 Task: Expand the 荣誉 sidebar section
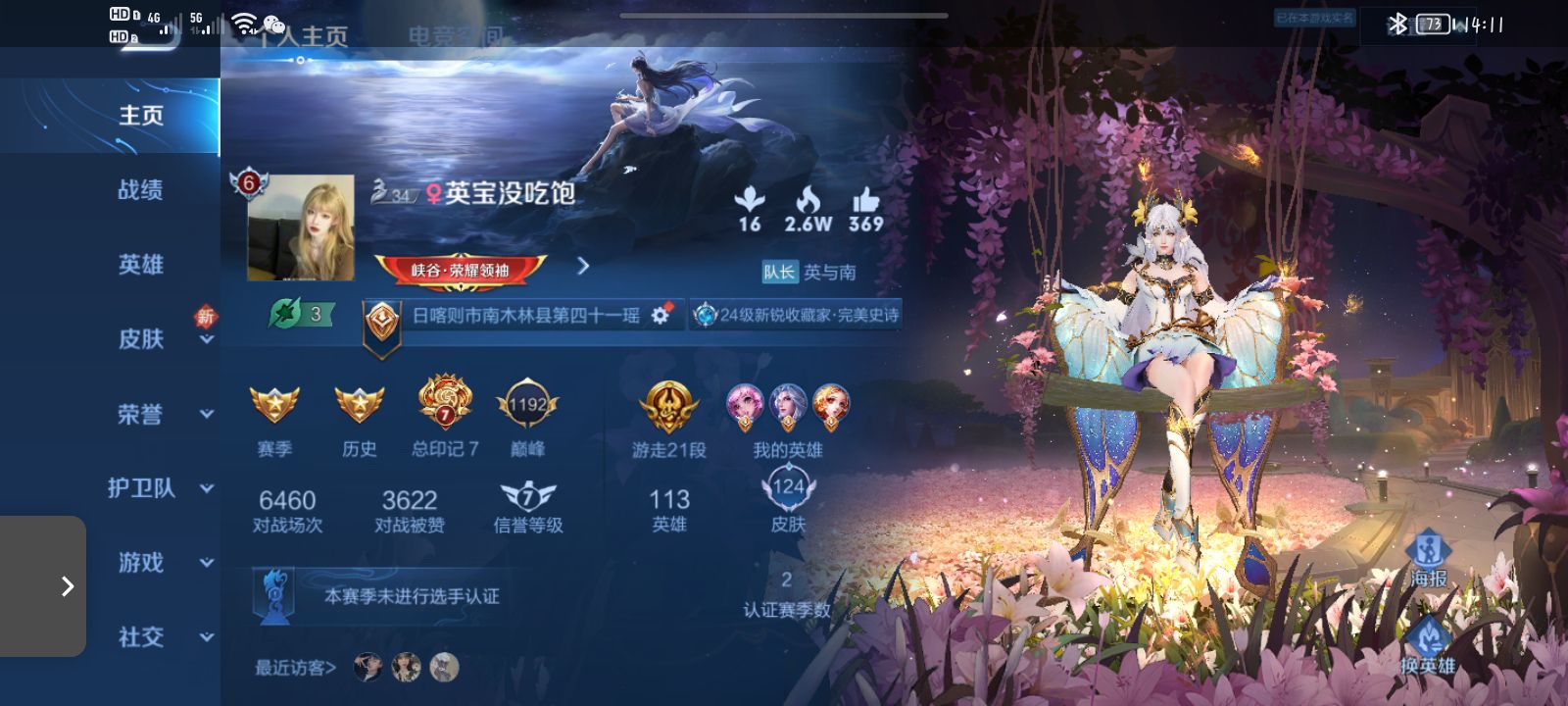tap(137, 414)
